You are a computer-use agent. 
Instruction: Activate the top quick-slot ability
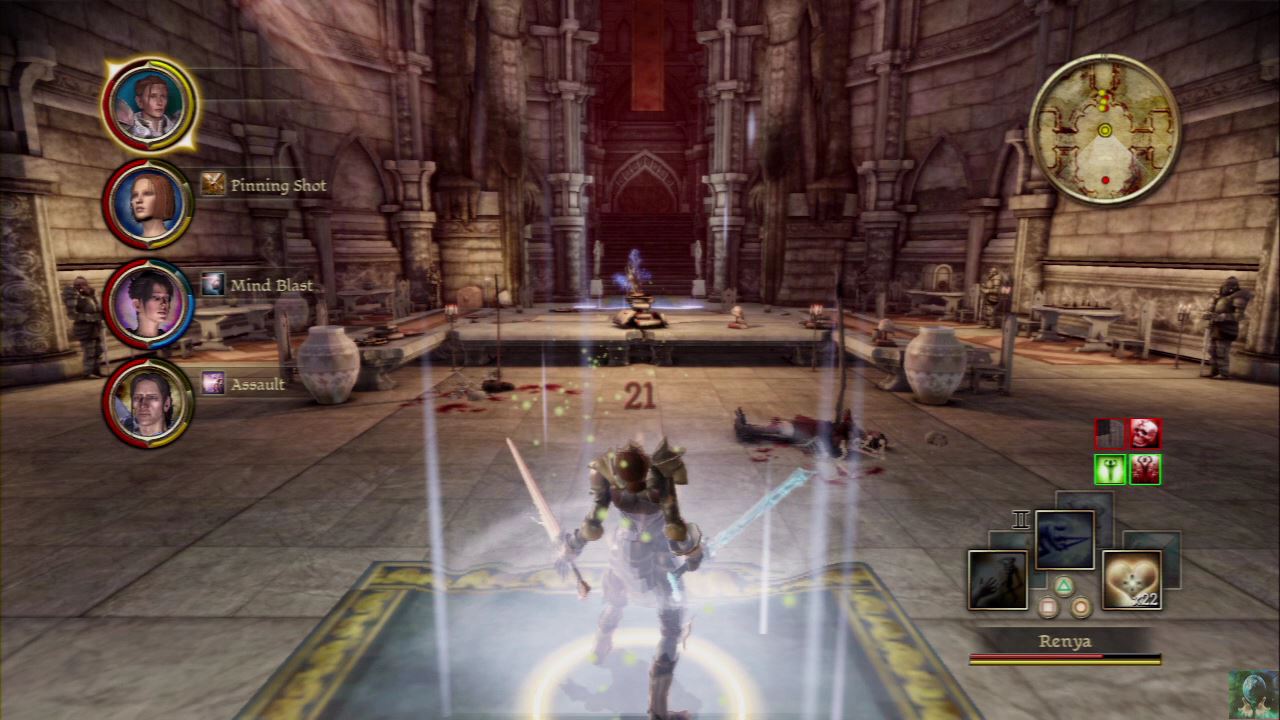[x=1064, y=540]
